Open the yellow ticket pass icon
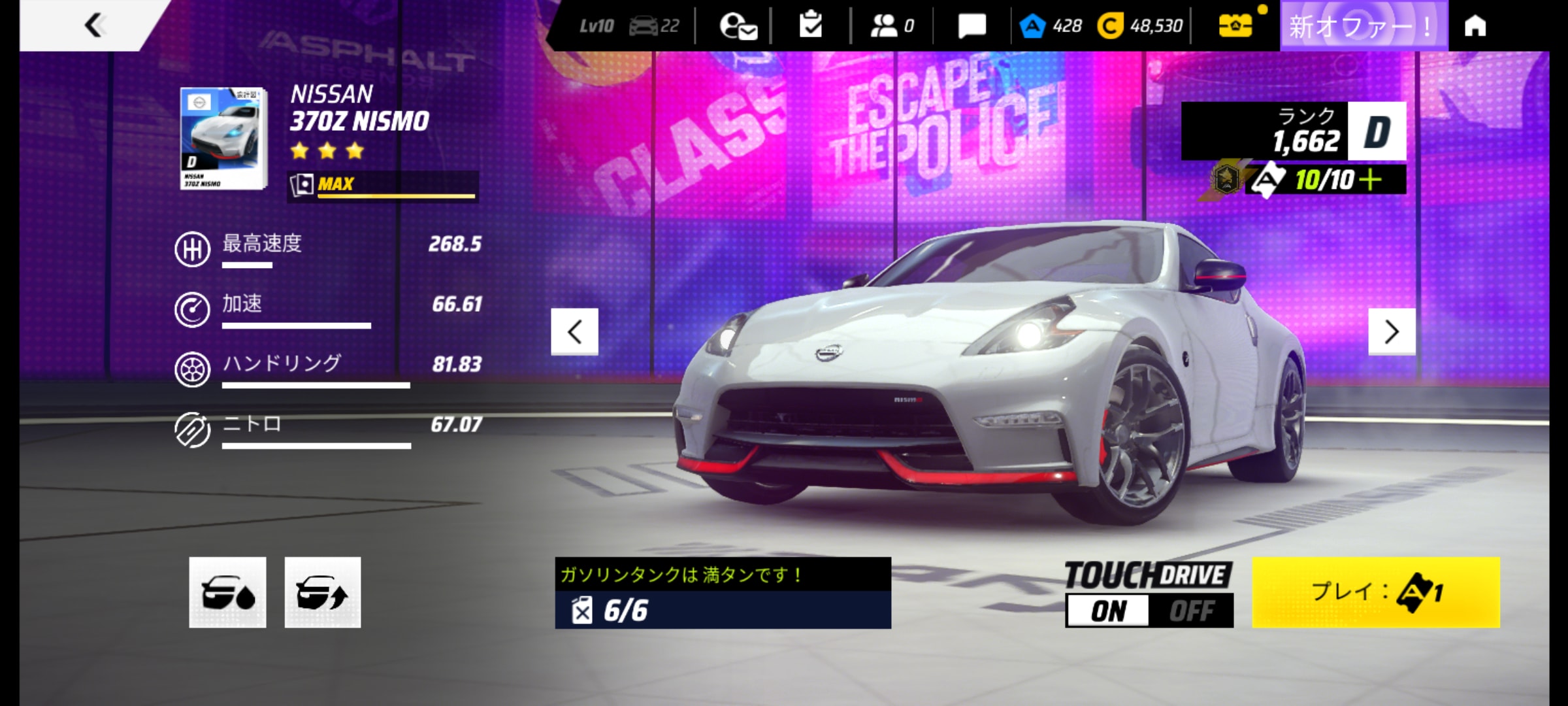 tap(1235, 26)
